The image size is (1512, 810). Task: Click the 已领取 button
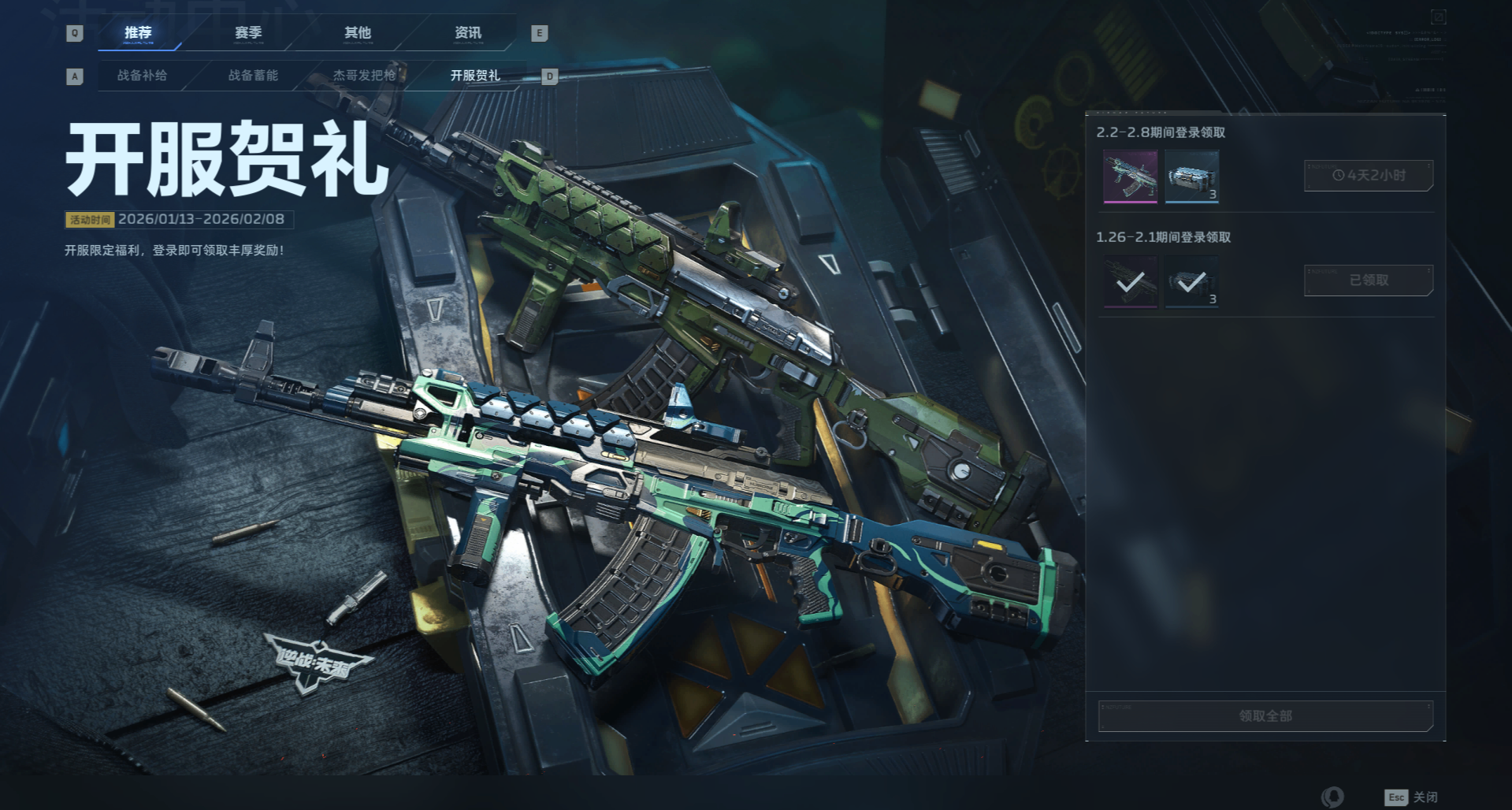(x=1368, y=281)
